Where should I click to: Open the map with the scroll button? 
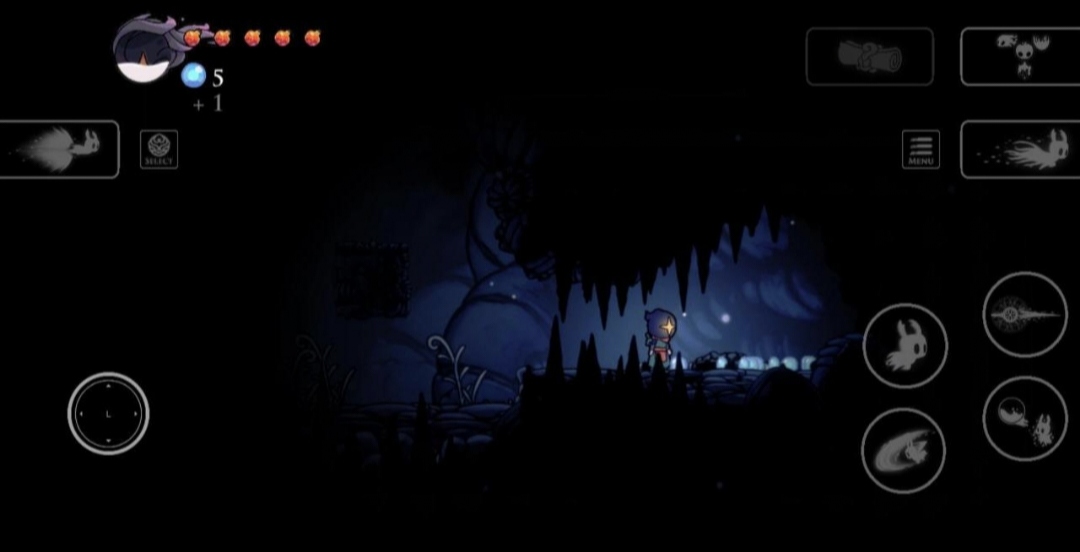(x=869, y=56)
